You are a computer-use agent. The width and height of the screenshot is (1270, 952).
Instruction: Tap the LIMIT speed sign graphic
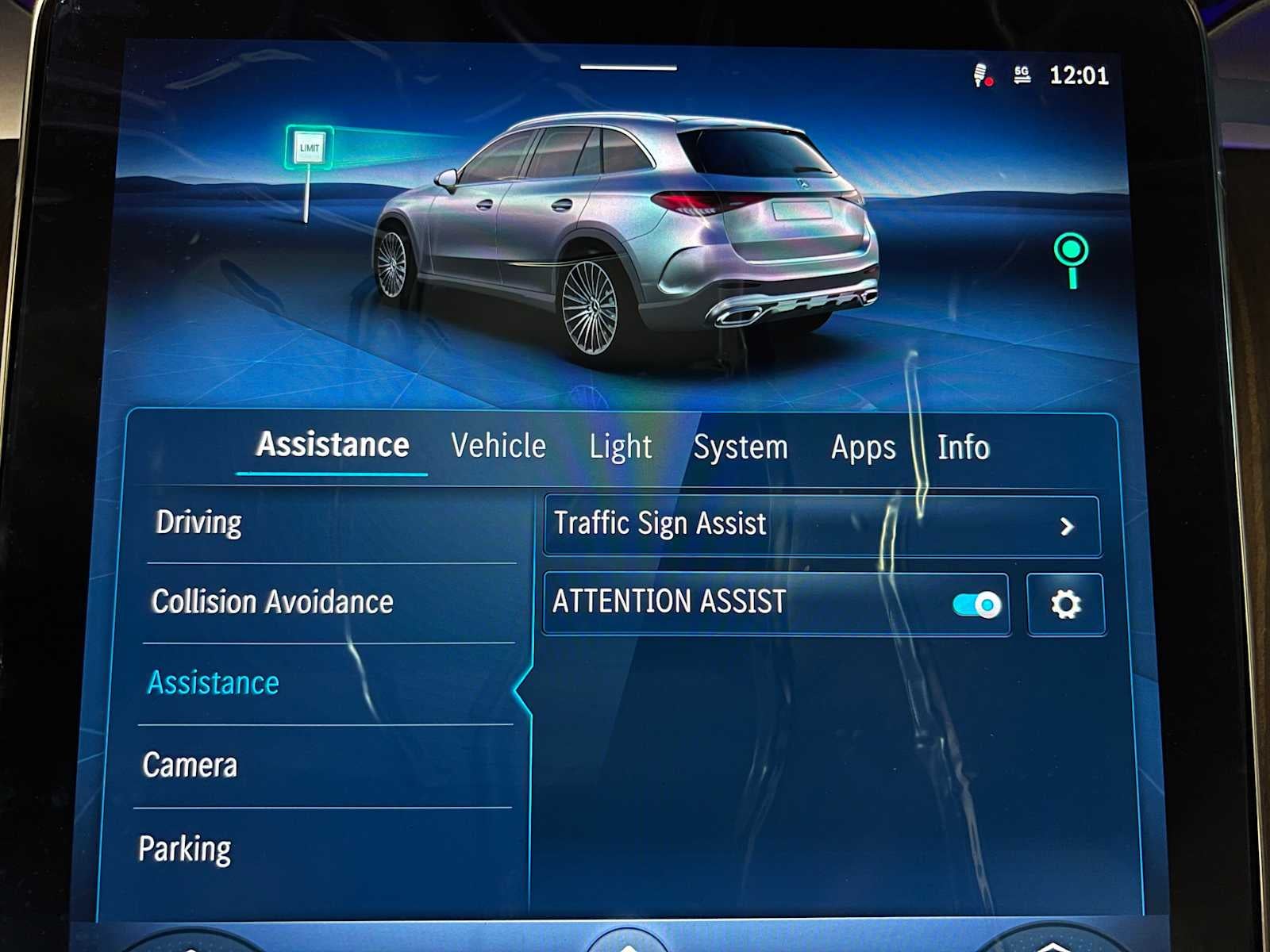(x=308, y=147)
